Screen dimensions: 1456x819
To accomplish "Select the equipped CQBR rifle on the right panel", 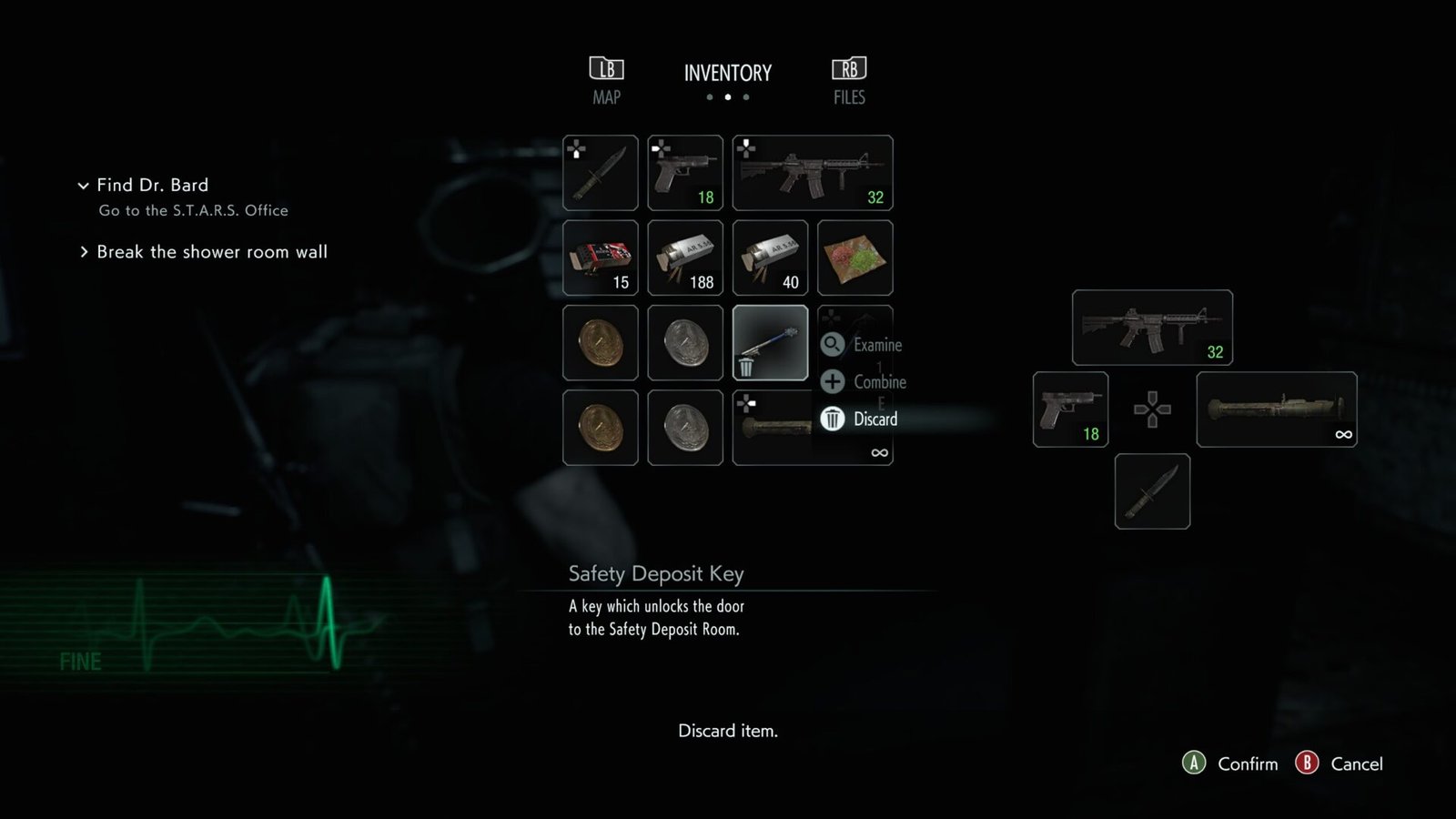I will coord(1151,328).
